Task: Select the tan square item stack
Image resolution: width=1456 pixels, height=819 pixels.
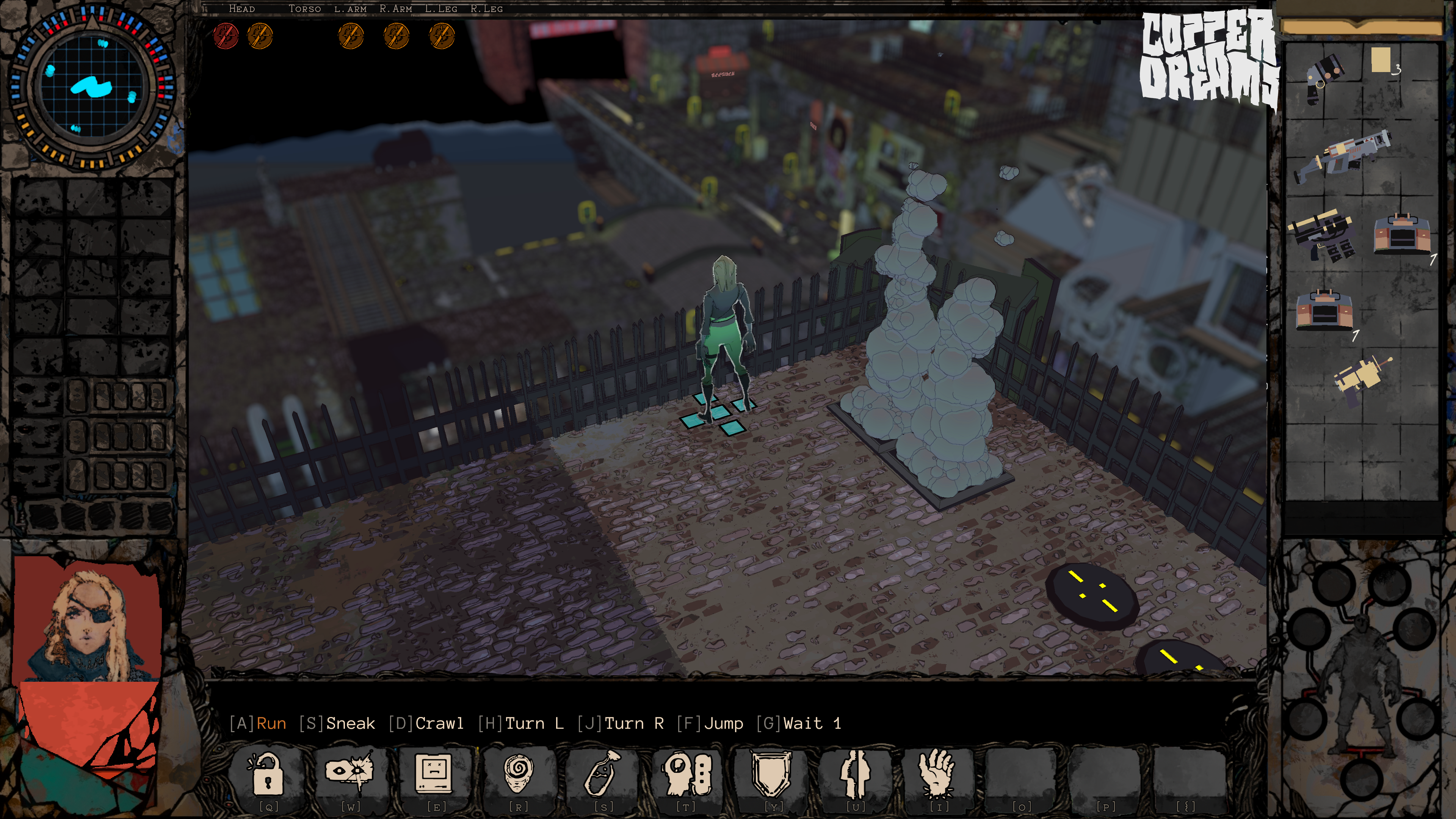Action: [1381, 61]
